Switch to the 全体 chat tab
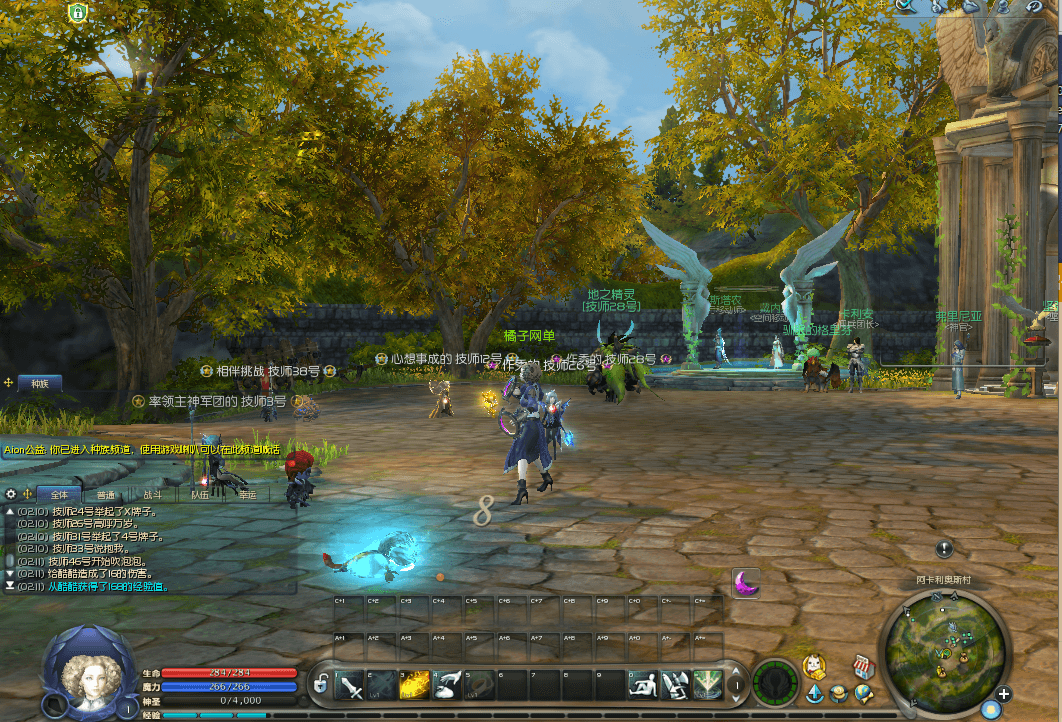Screen dimensions: 1062x722 click(59, 494)
